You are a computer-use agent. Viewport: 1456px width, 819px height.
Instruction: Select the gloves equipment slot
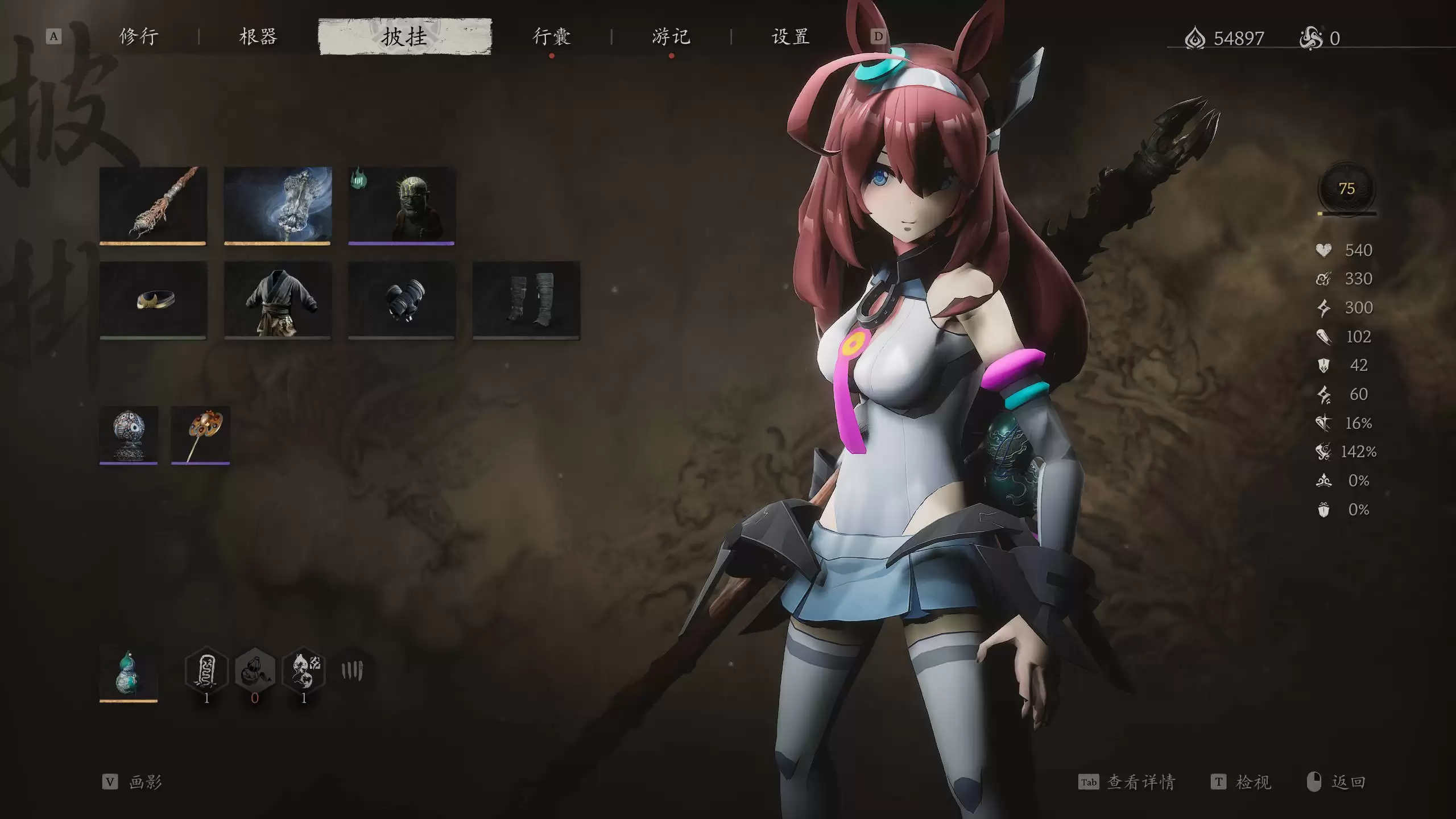(x=401, y=301)
